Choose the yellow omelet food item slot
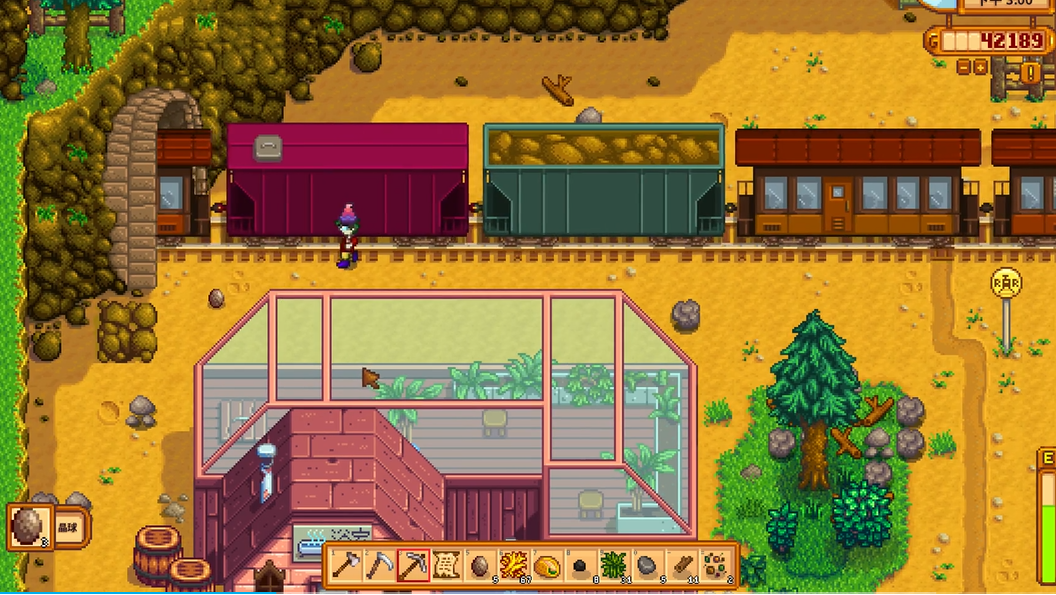 (547, 565)
